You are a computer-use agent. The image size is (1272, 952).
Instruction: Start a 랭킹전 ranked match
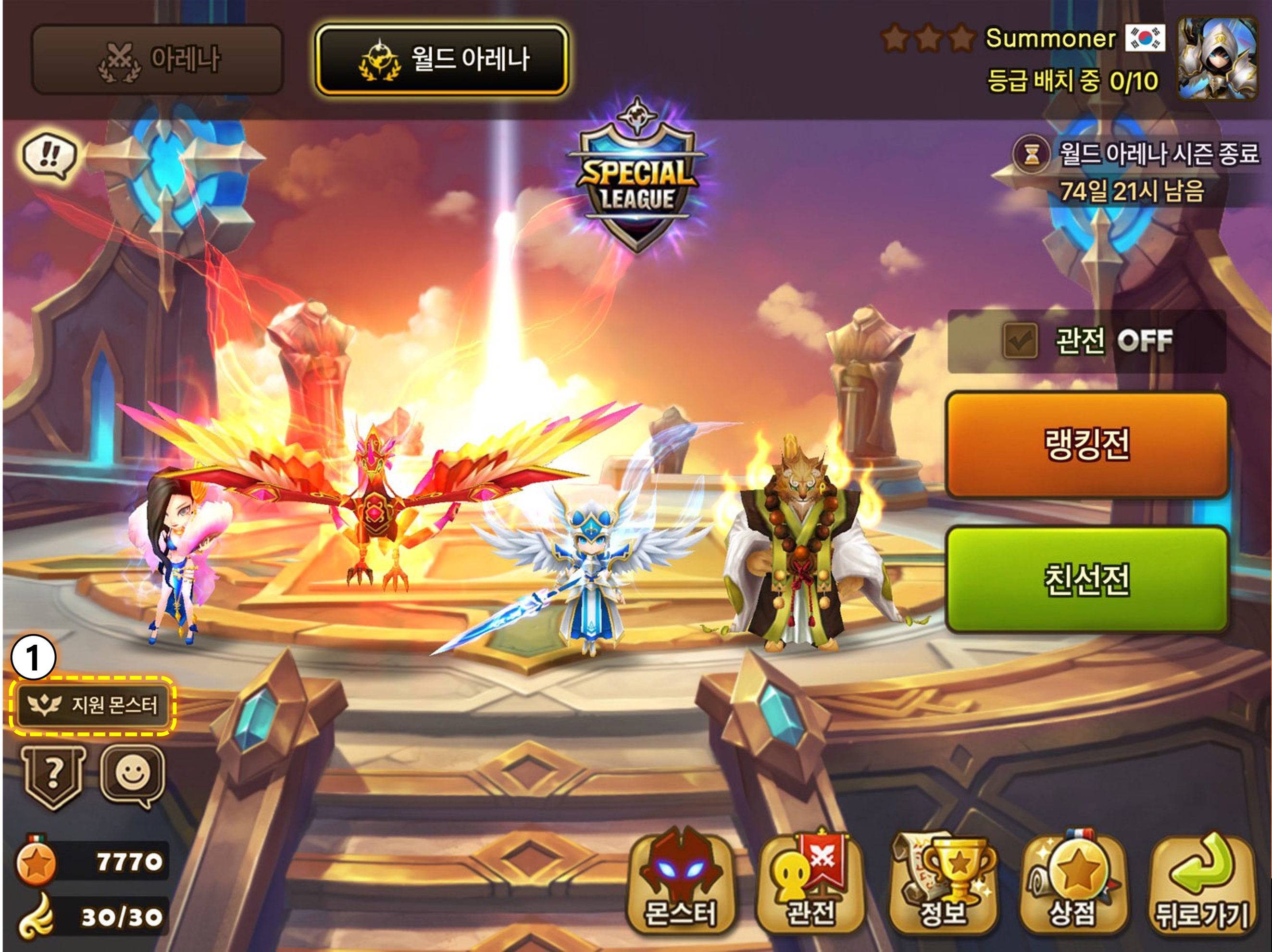[1087, 445]
